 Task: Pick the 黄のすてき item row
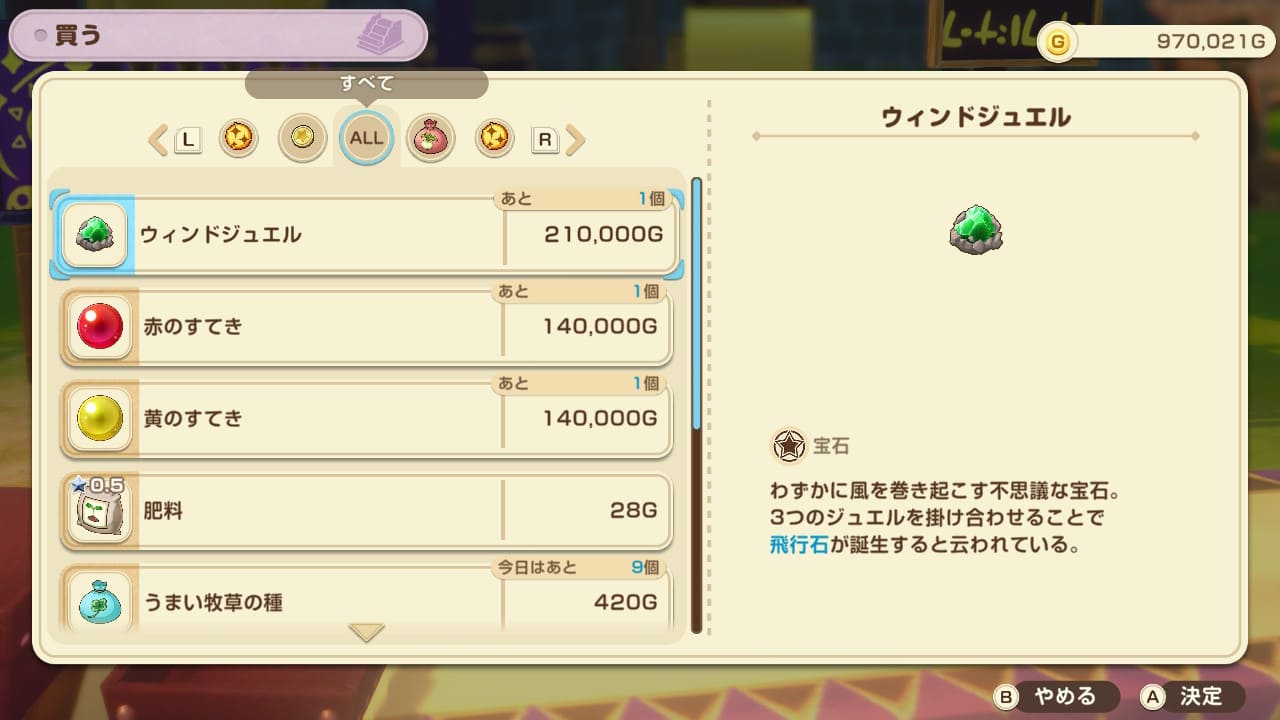(367, 418)
